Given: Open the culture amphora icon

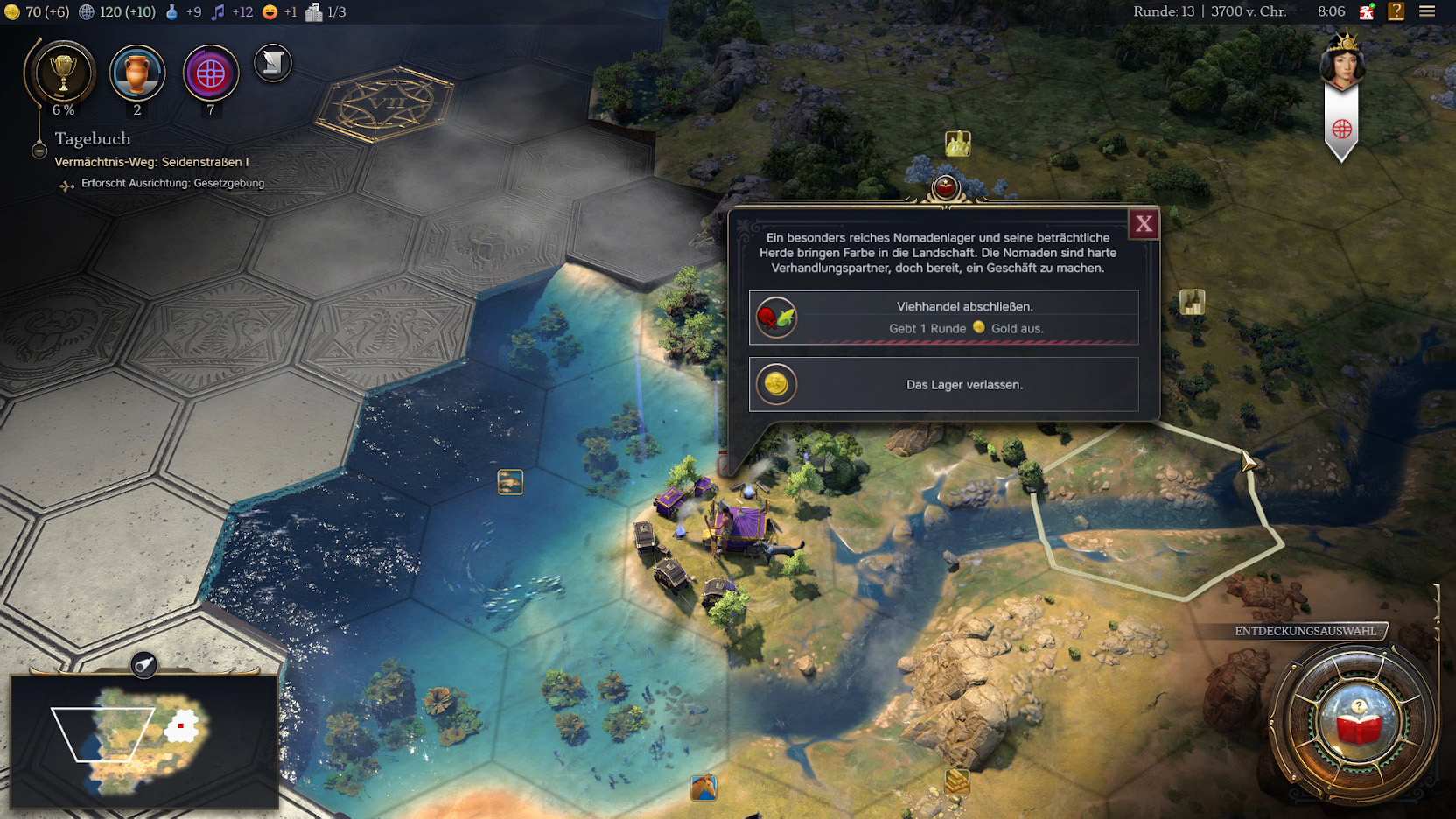Looking at the screenshot, I should (136, 73).
